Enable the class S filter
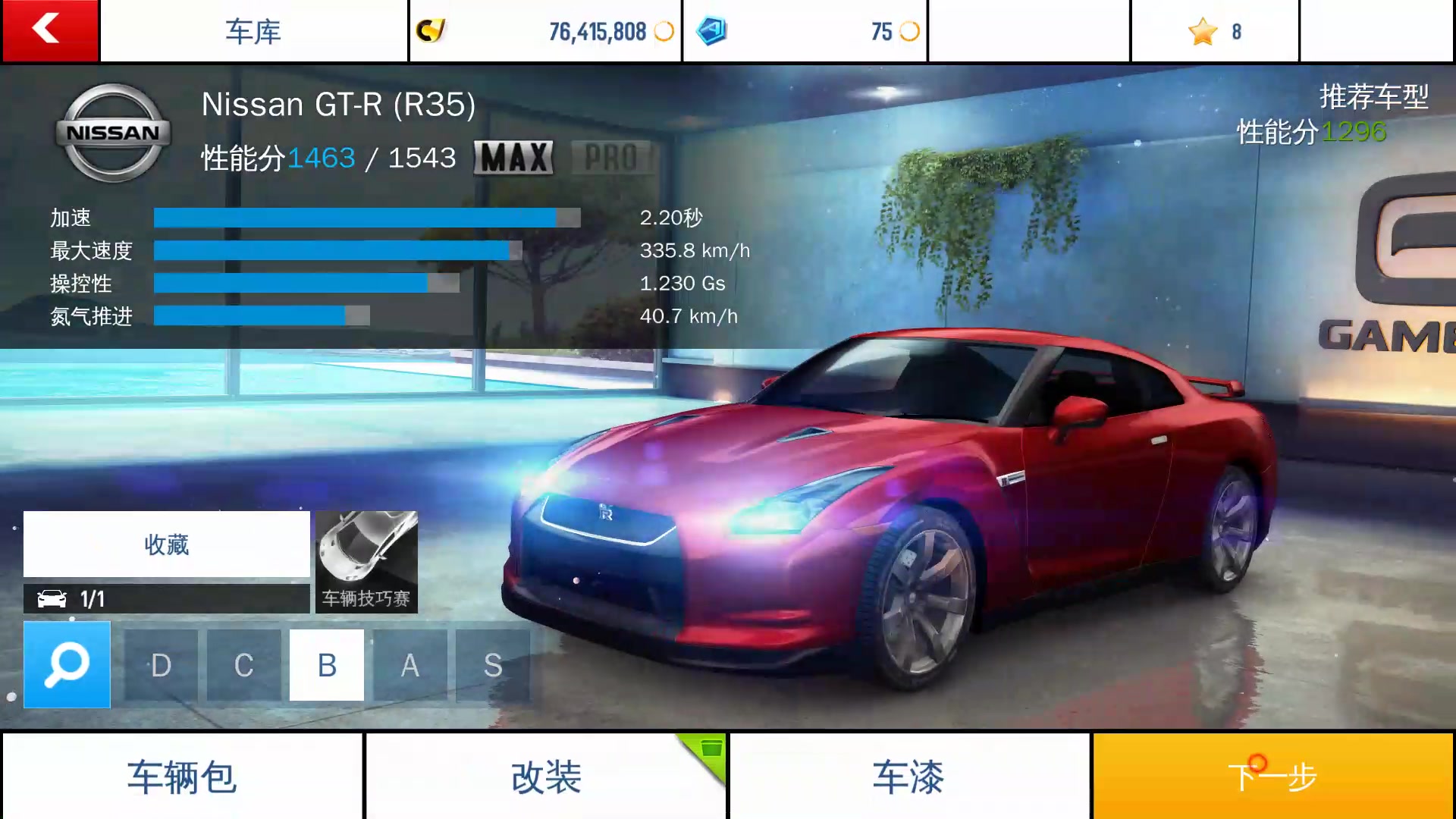The image size is (1456, 819). click(493, 667)
